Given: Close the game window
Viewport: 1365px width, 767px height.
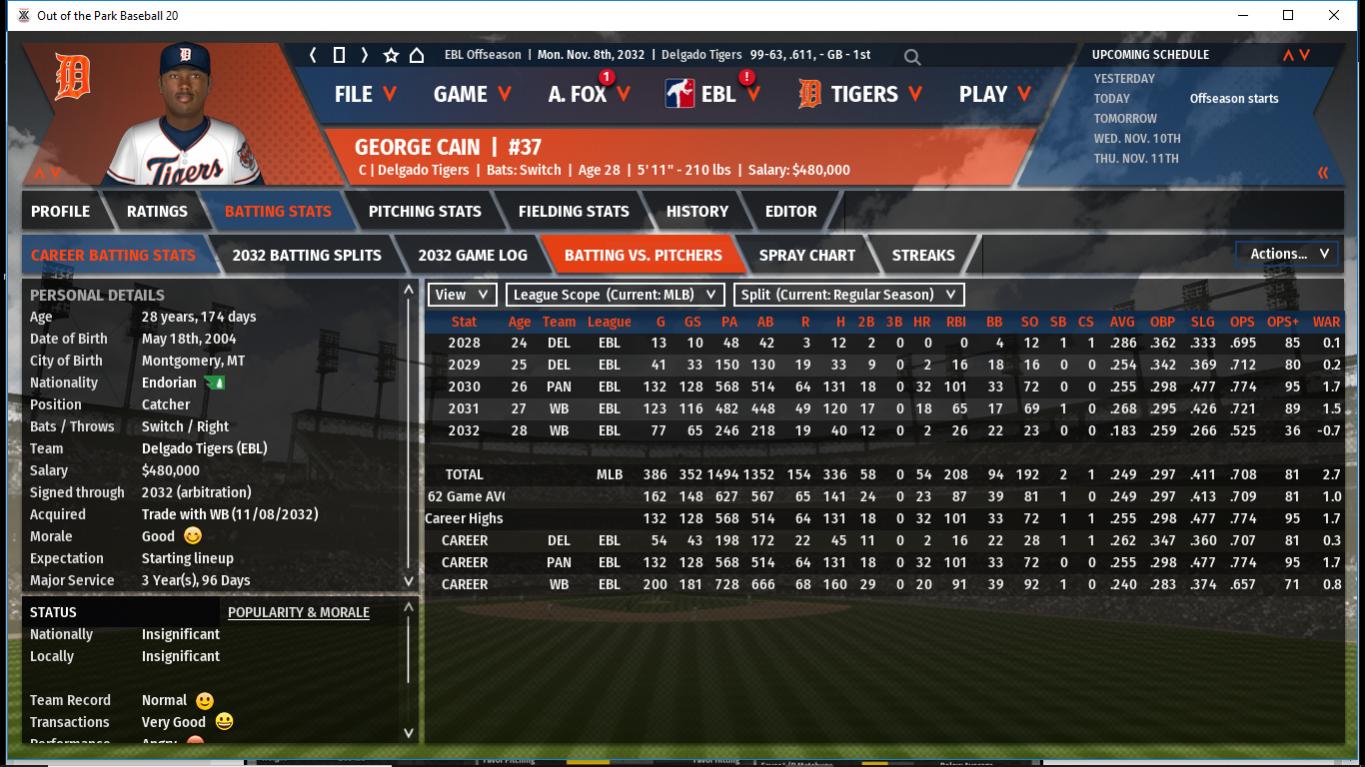Looking at the screenshot, I should point(1334,15).
